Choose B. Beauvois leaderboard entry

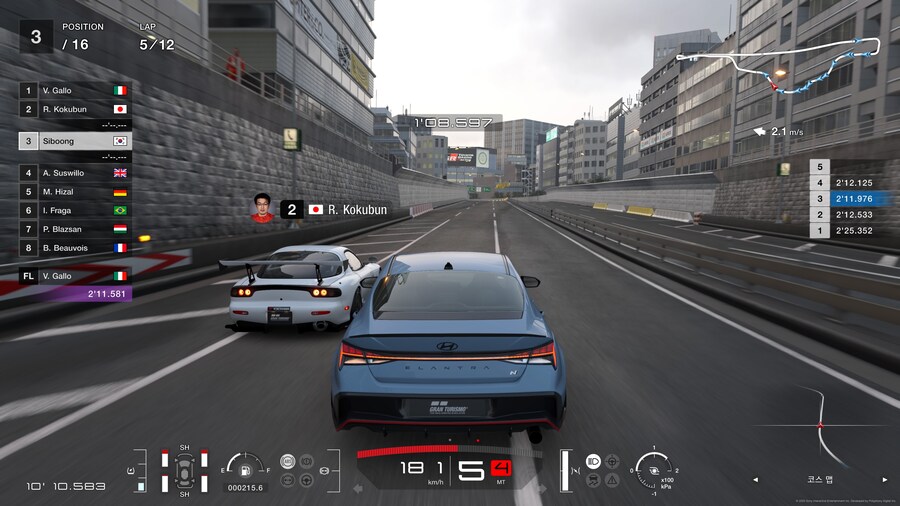click(75, 247)
